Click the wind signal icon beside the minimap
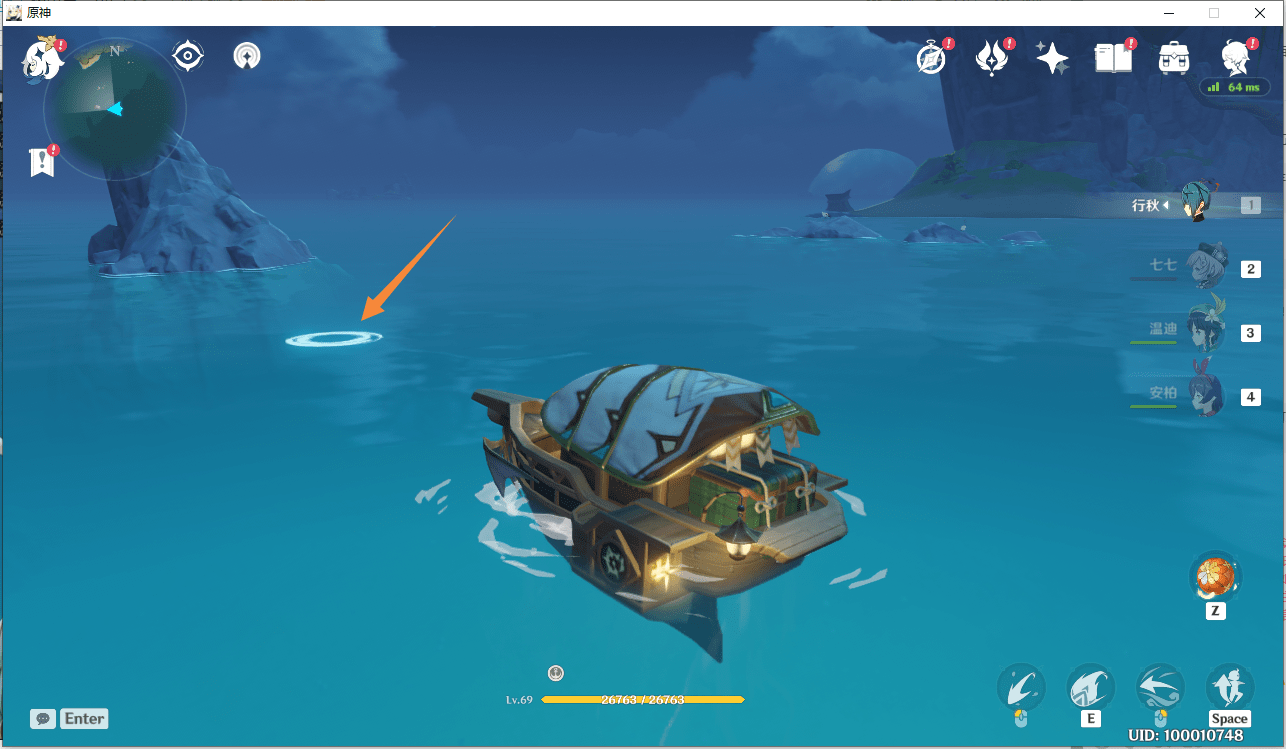Viewport: 1286px width, 749px height. click(247, 56)
